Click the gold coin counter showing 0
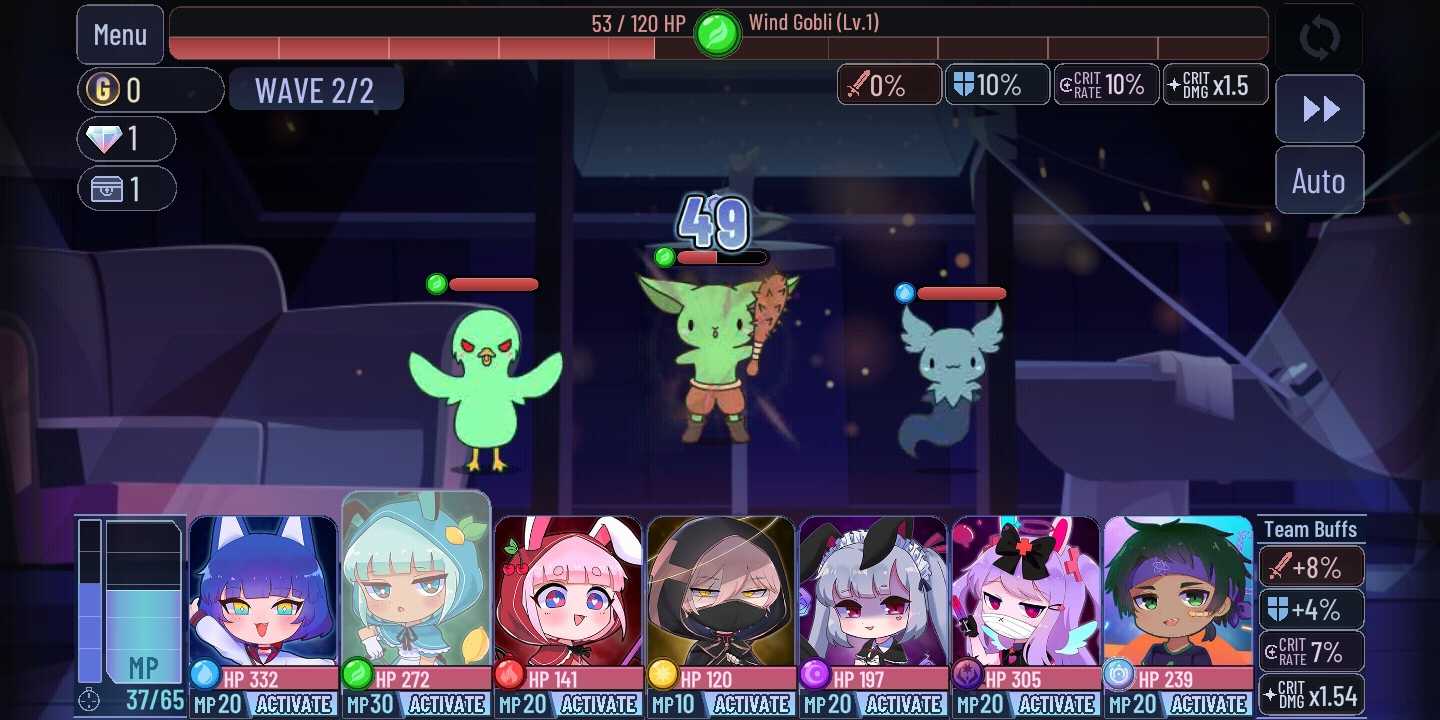Screen dimensions: 1440x720 click(150, 89)
